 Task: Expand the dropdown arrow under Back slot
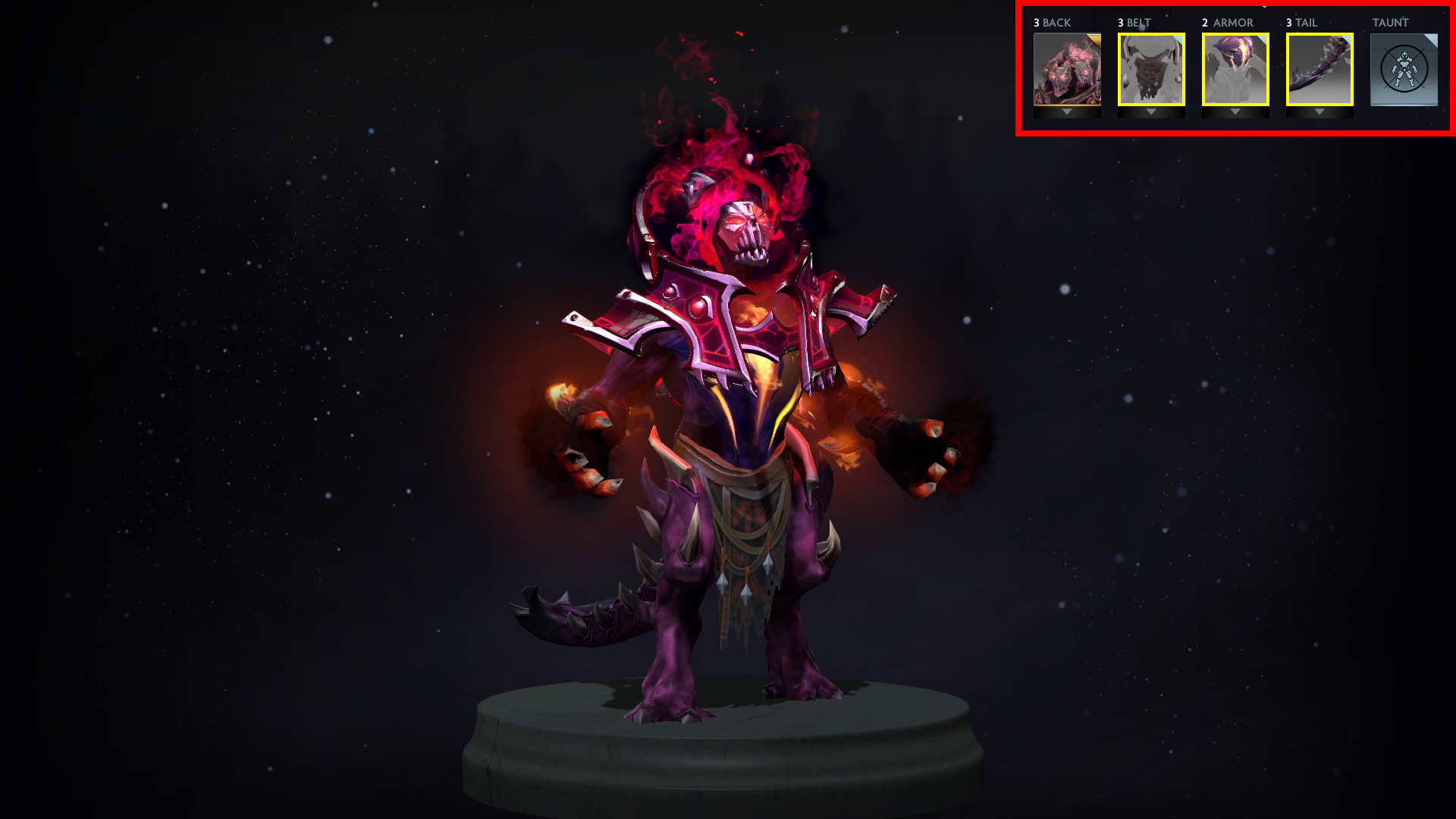click(x=1067, y=112)
